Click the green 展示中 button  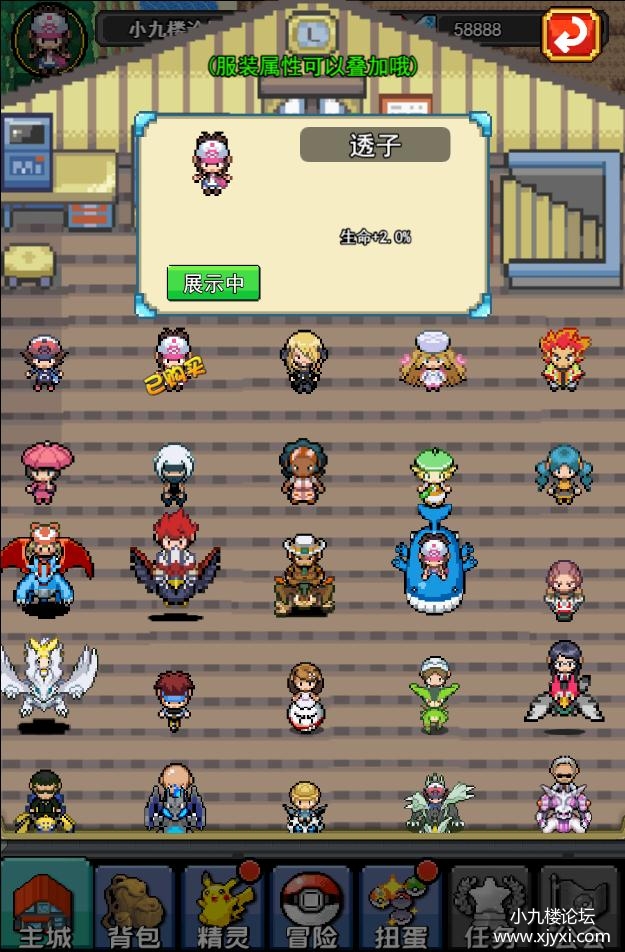[x=213, y=283]
